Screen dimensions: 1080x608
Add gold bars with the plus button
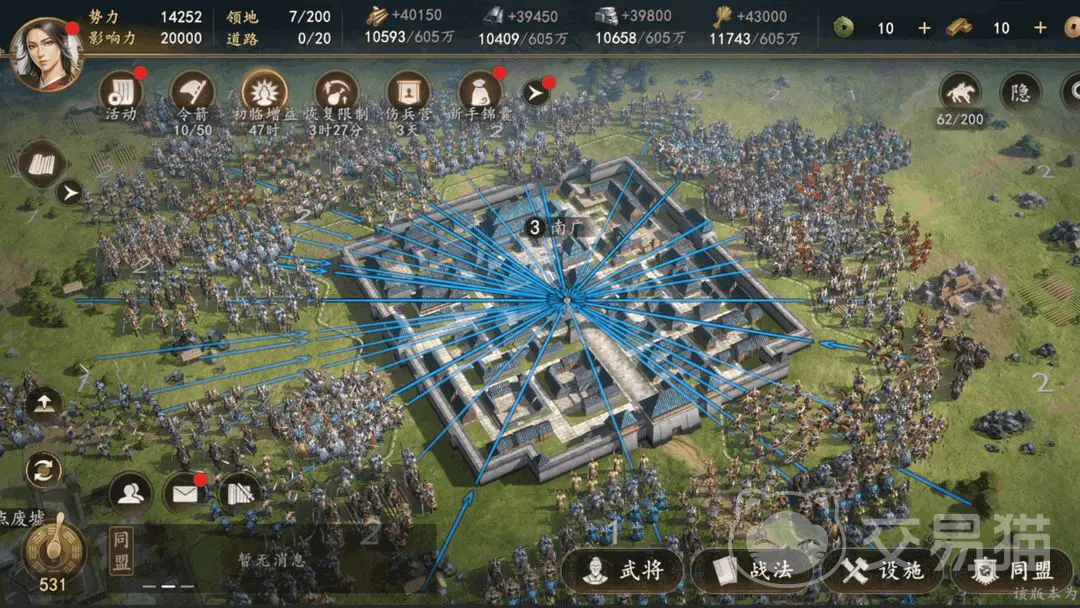pos(1040,28)
